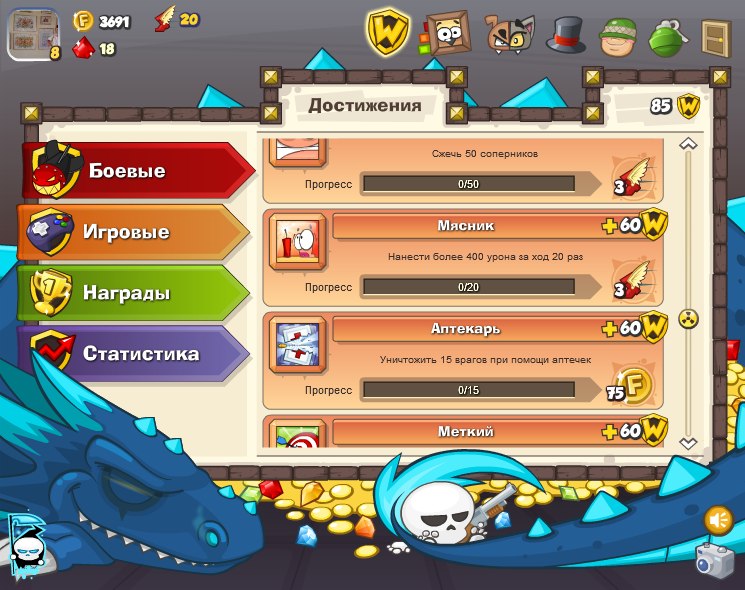Screen dimensions: 745x590
Task: Show the Статистика tab
Action: (x=135, y=354)
